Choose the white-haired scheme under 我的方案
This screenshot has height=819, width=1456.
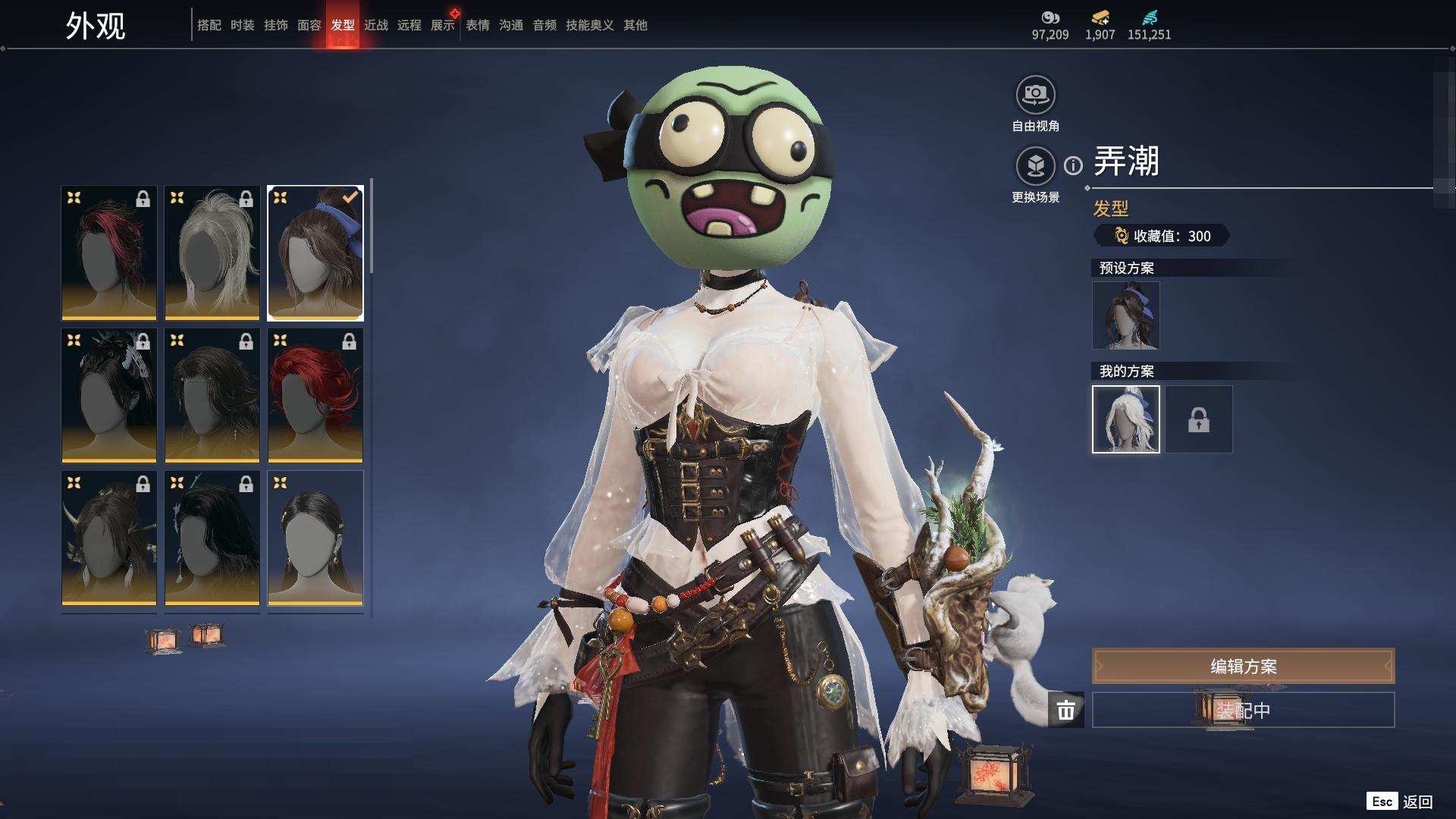pos(1125,419)
